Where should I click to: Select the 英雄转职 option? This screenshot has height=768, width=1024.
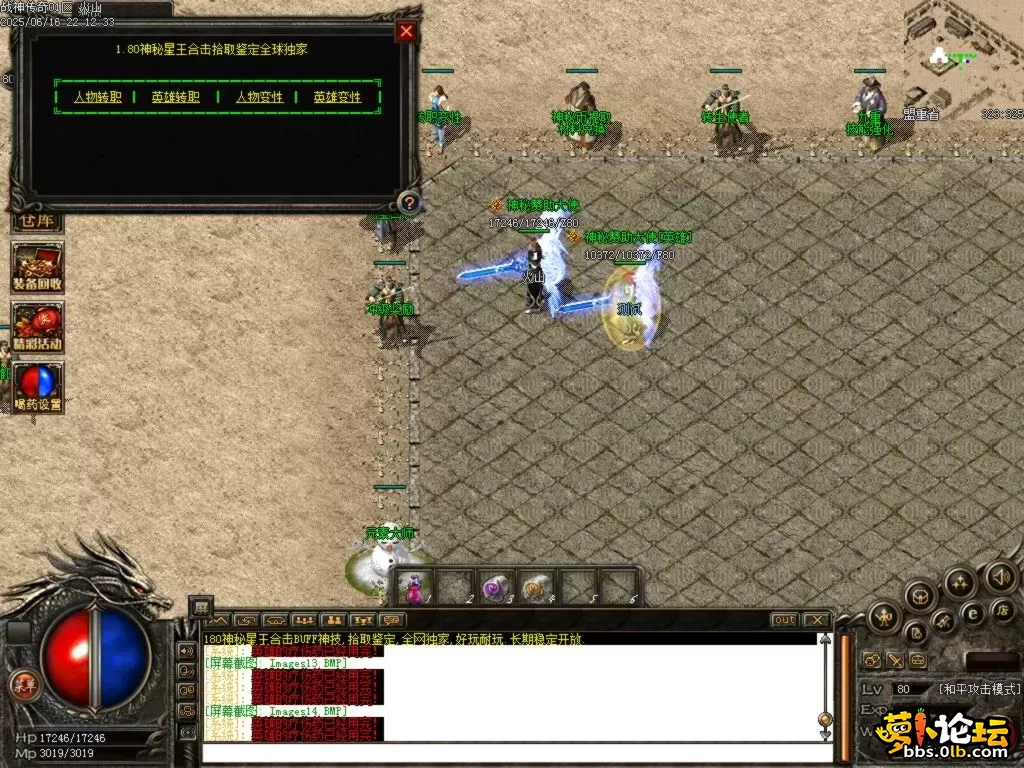pyautogui.click(x=176, y=98)
